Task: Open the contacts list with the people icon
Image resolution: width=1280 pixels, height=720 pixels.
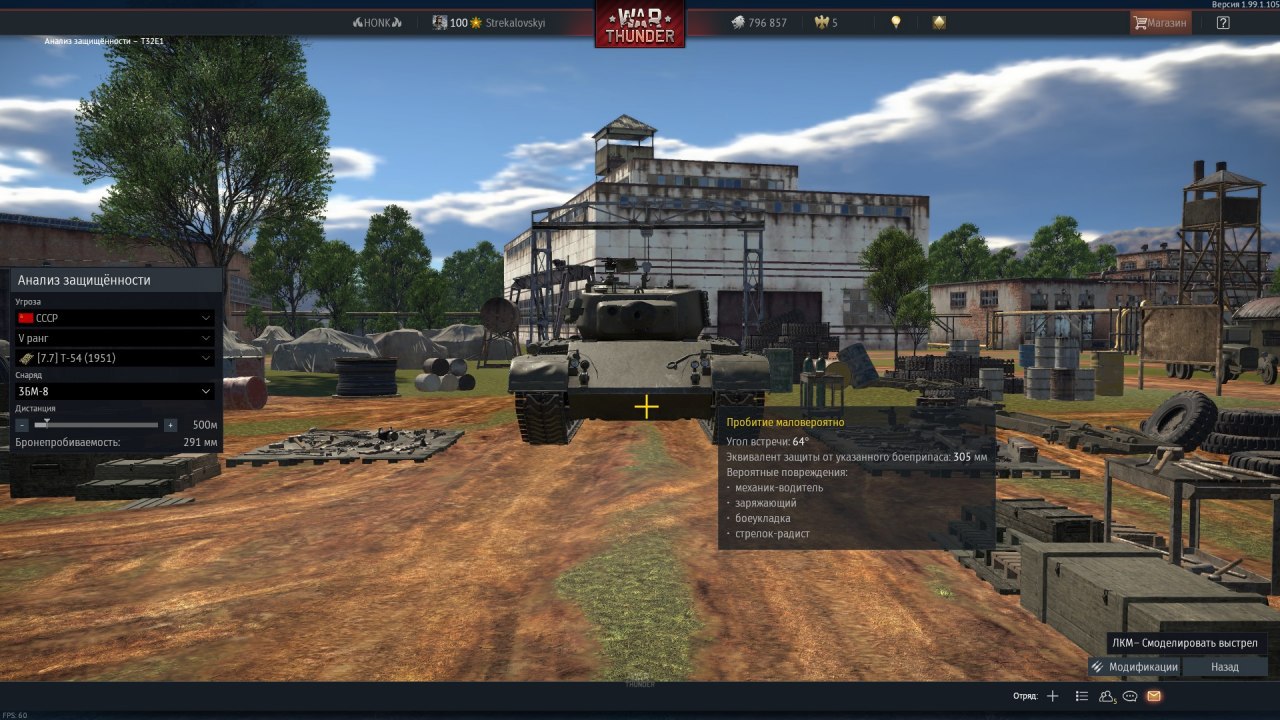Action: point(1106,696)
